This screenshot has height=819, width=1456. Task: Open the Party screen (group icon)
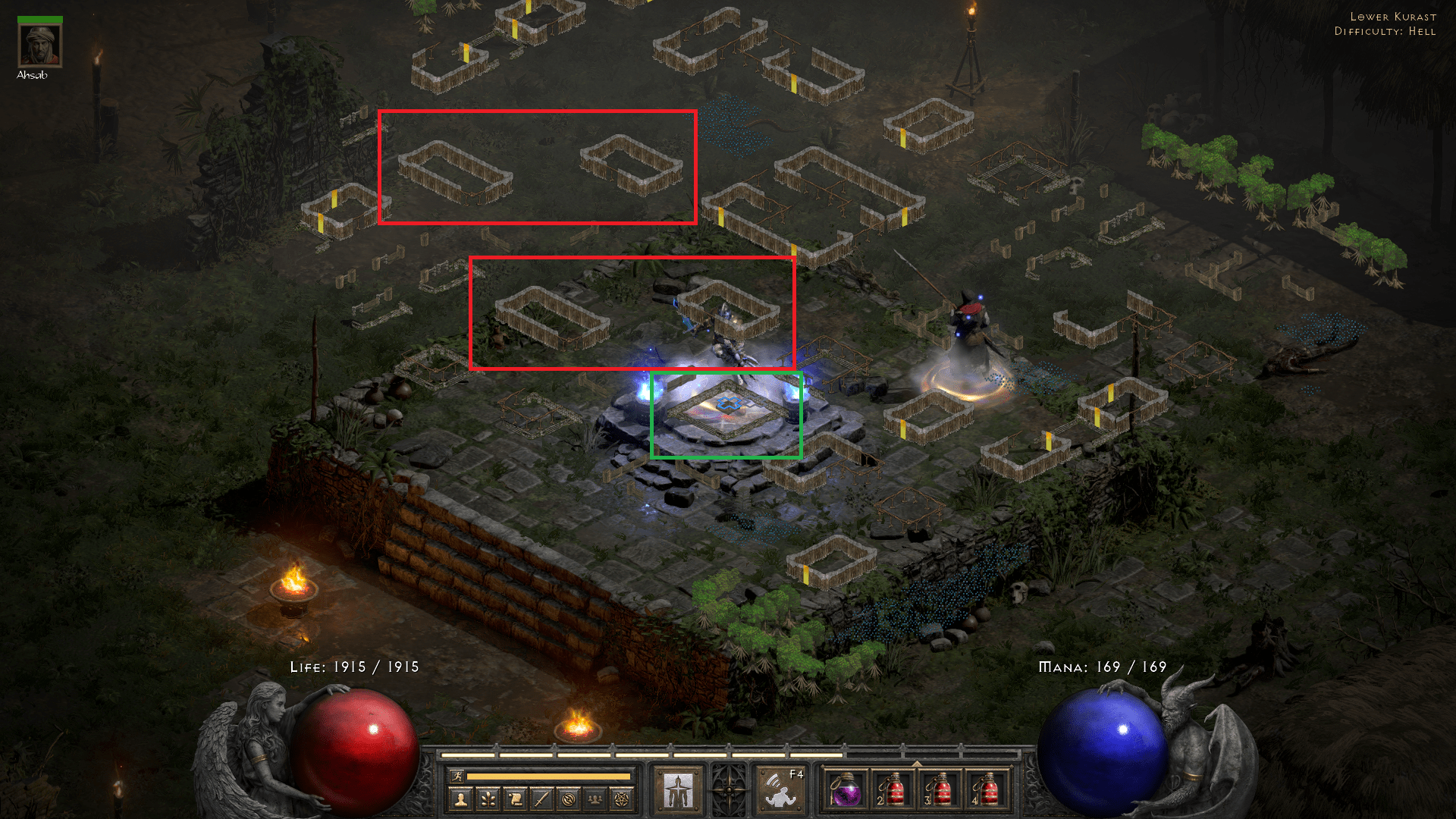[594, 798]
